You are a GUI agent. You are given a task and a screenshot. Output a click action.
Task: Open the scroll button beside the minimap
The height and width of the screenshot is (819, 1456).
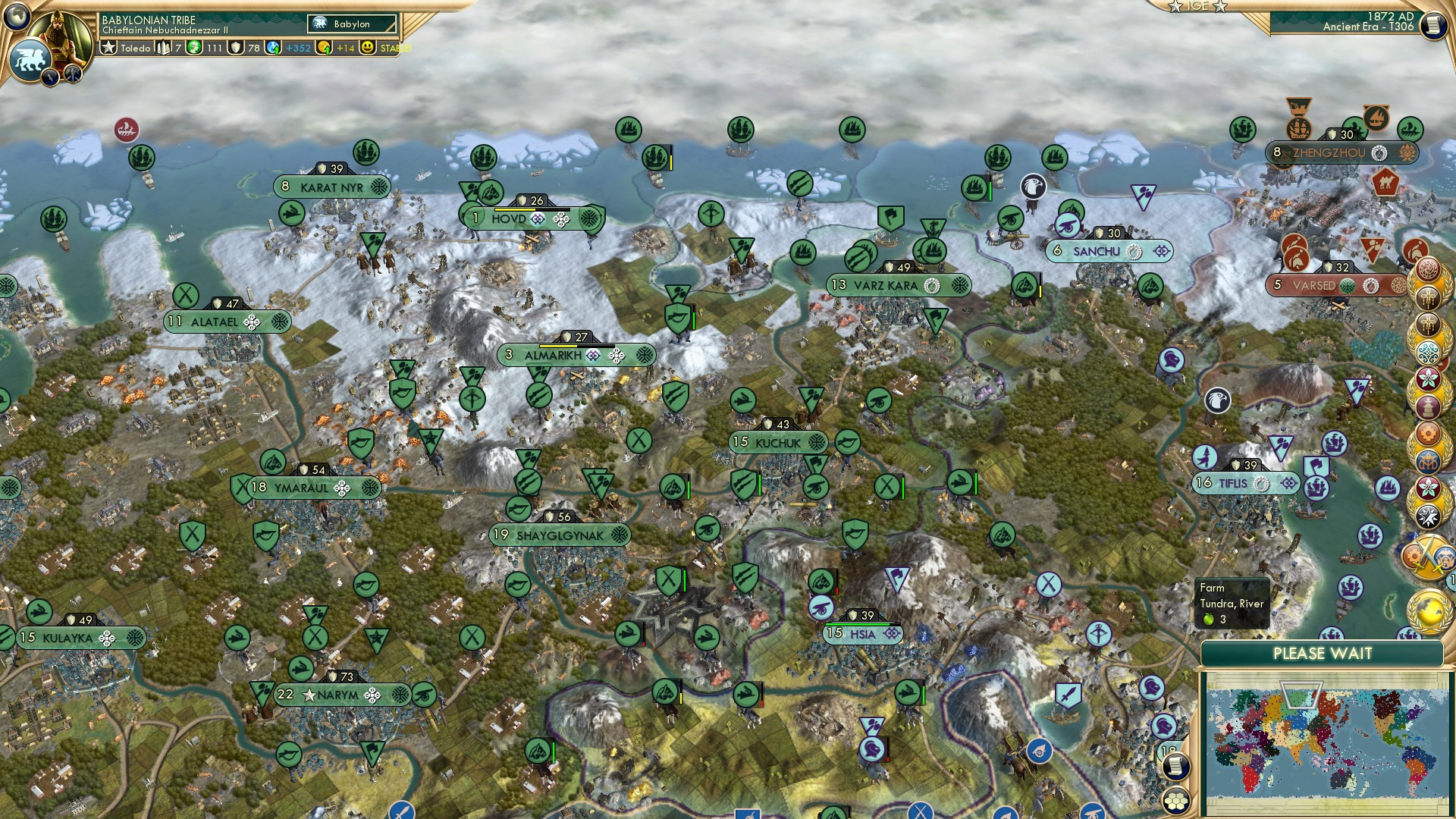click(x=1175, y=767)
